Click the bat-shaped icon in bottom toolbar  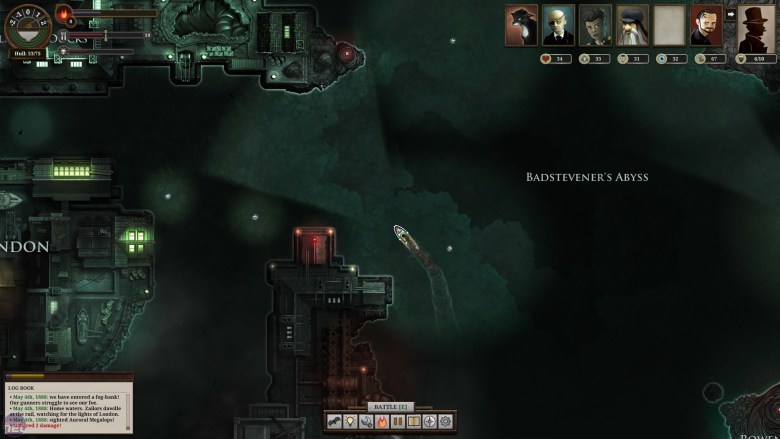tap(334, 422)
